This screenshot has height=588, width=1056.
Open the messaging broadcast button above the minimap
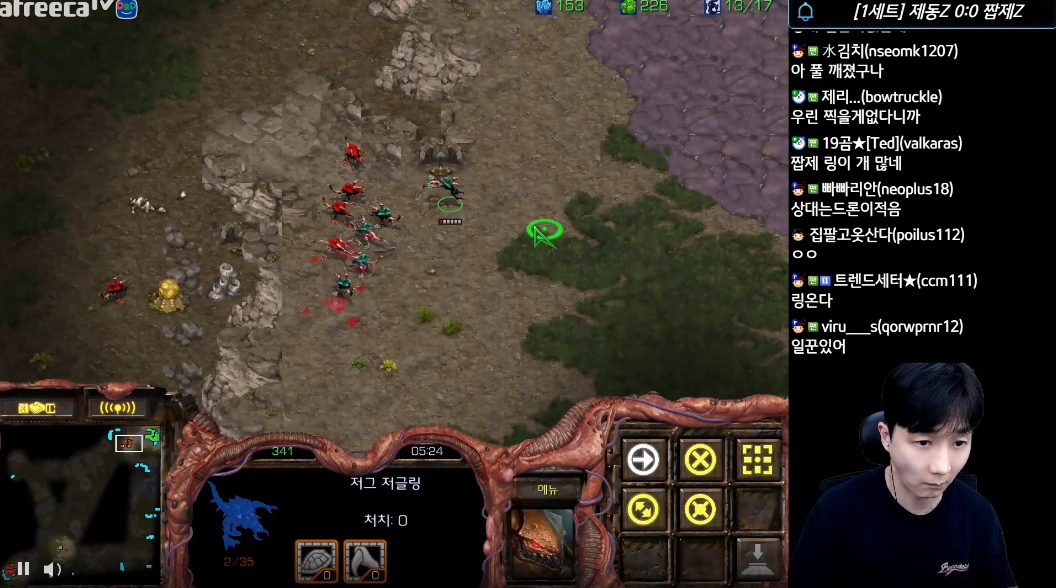(x=118, y=408)
